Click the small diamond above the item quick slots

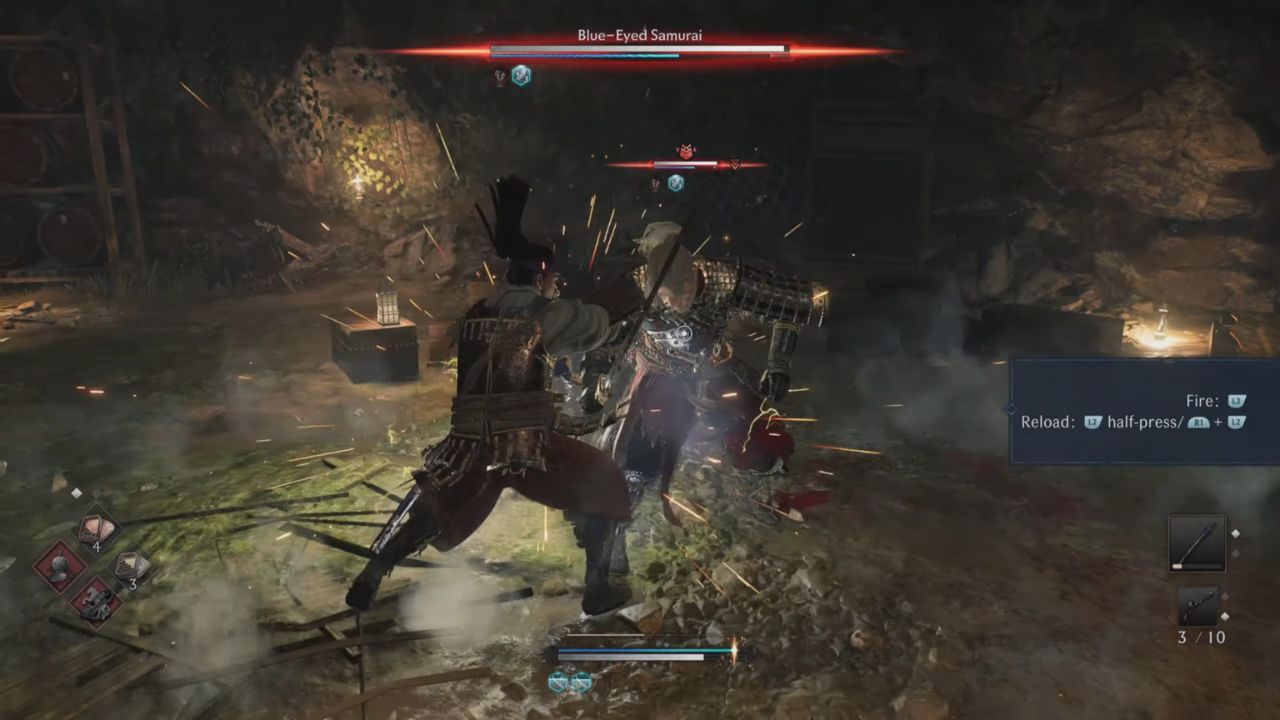pyautogui.click(x=76, y=491)
